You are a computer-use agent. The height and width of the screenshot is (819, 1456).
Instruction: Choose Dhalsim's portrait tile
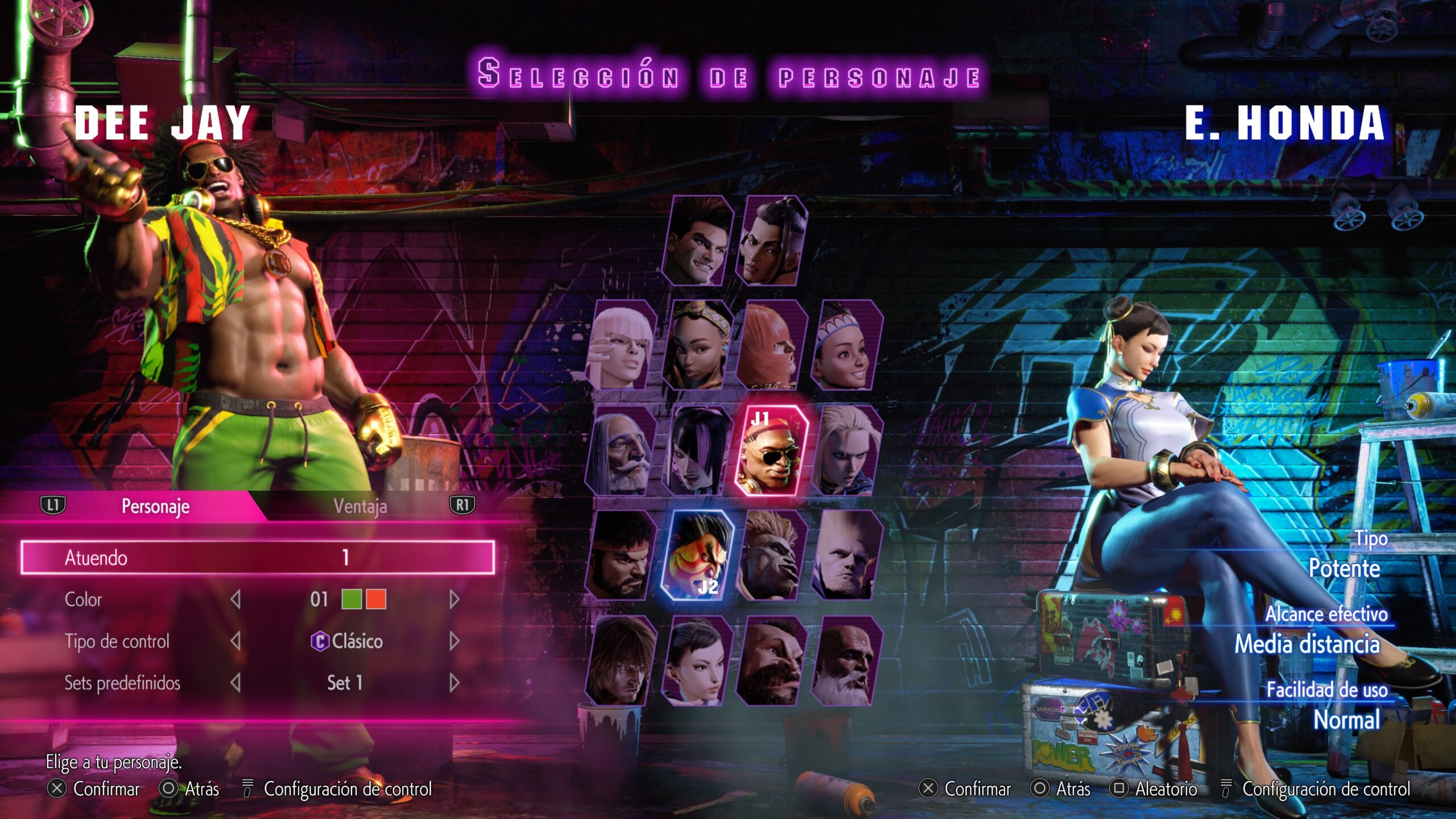point(847,661)
